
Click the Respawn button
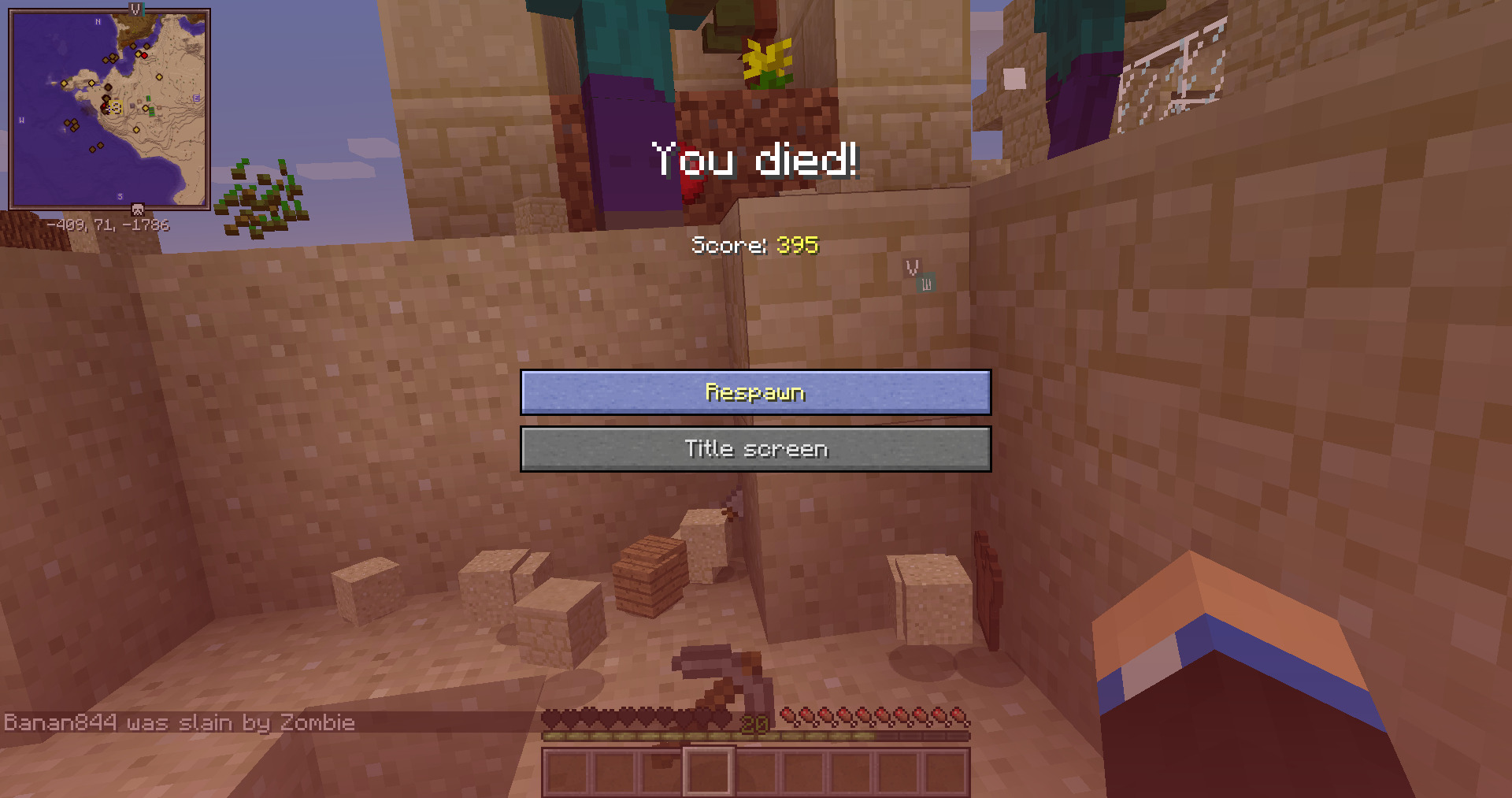tap(755, 392)
